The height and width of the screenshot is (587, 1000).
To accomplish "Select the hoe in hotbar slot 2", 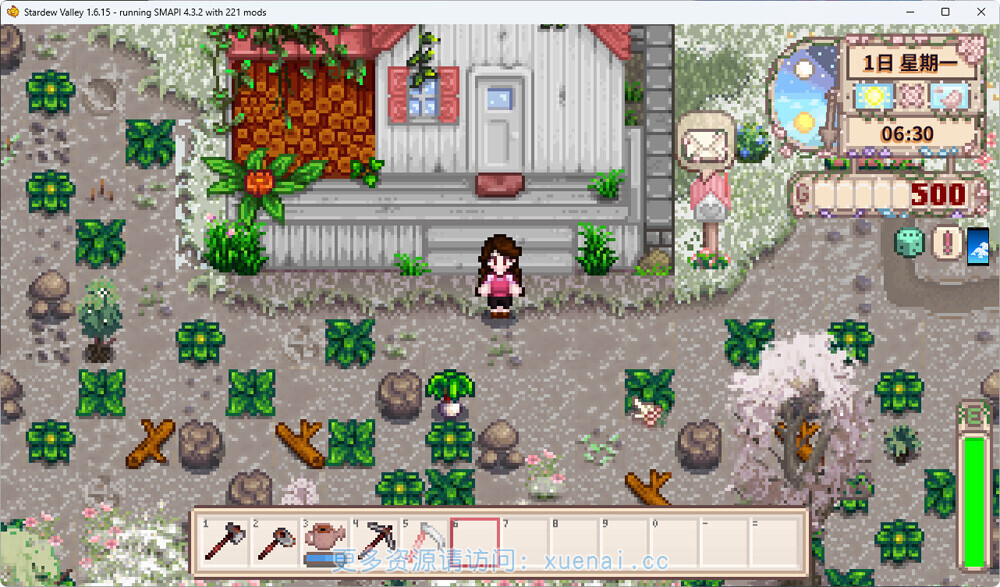I will click(x=274, y=541).
